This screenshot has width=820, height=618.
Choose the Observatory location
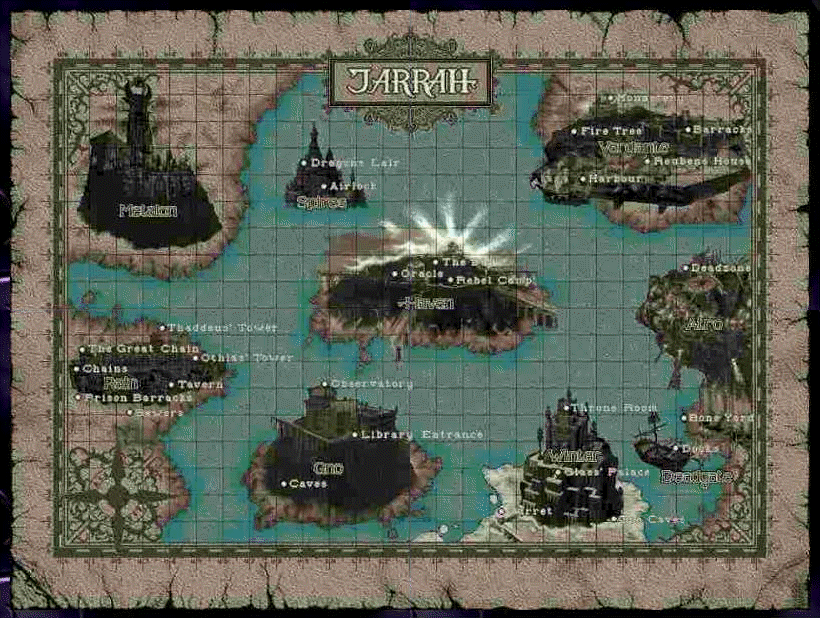(324, 384)
